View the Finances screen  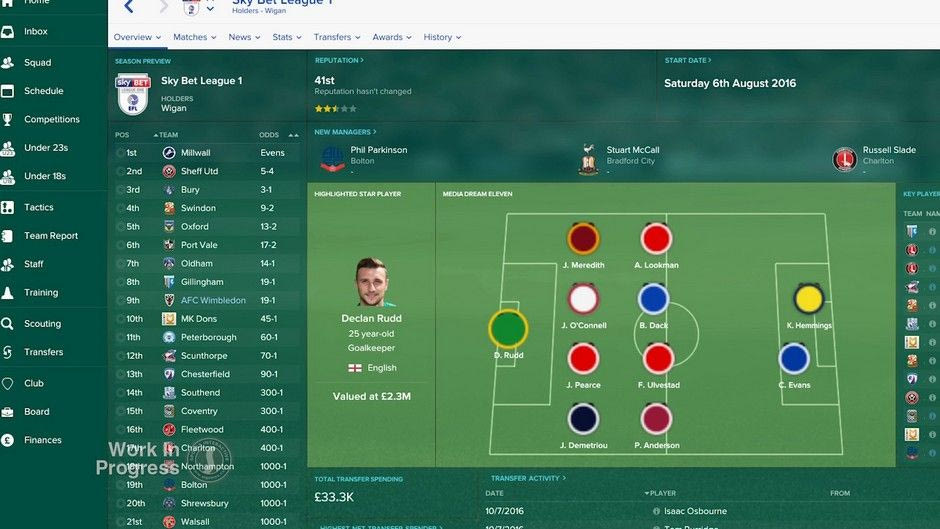click(x=43, y=440)
